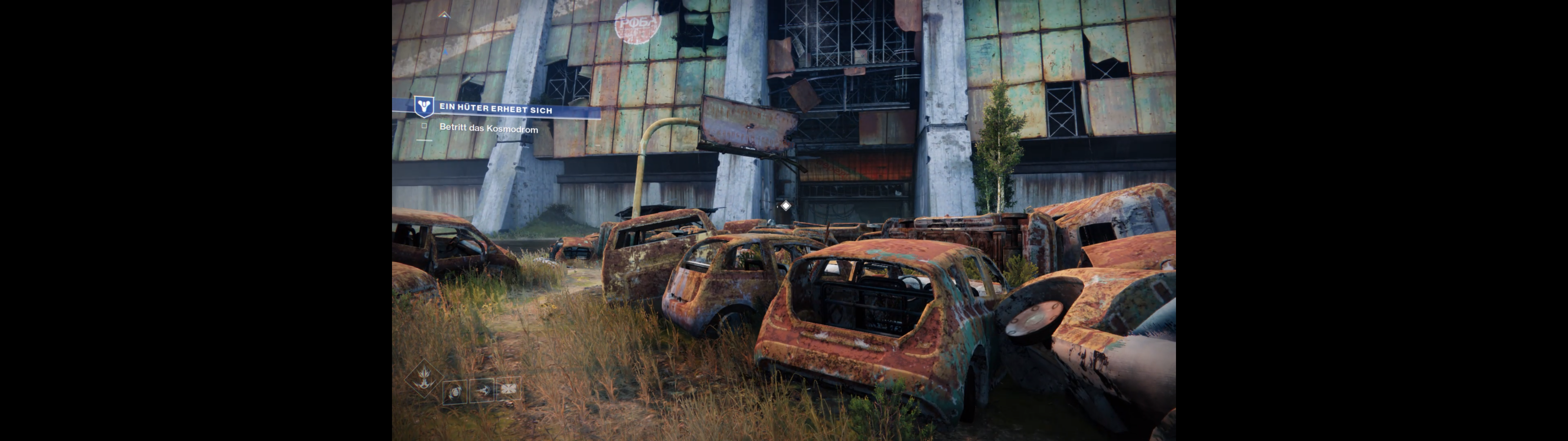This screenshot has width=1568, height=441.
Task: Click the Guardian emblem on the quest banner
Action: coord(424,106)
